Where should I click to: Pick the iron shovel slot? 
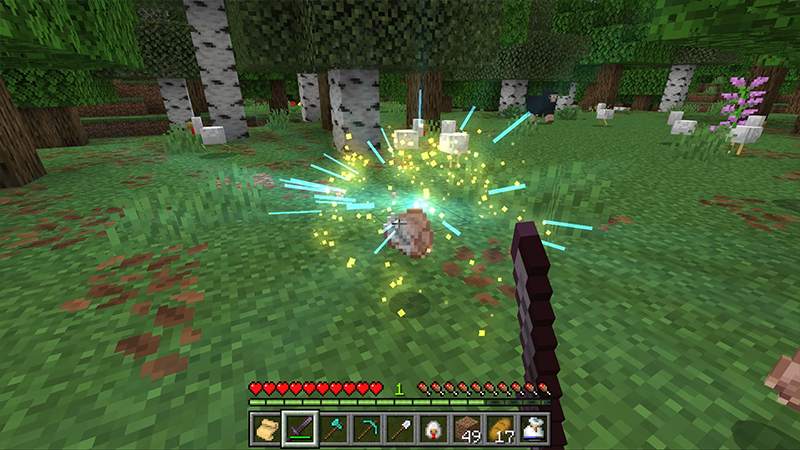(x=400, y=427)
